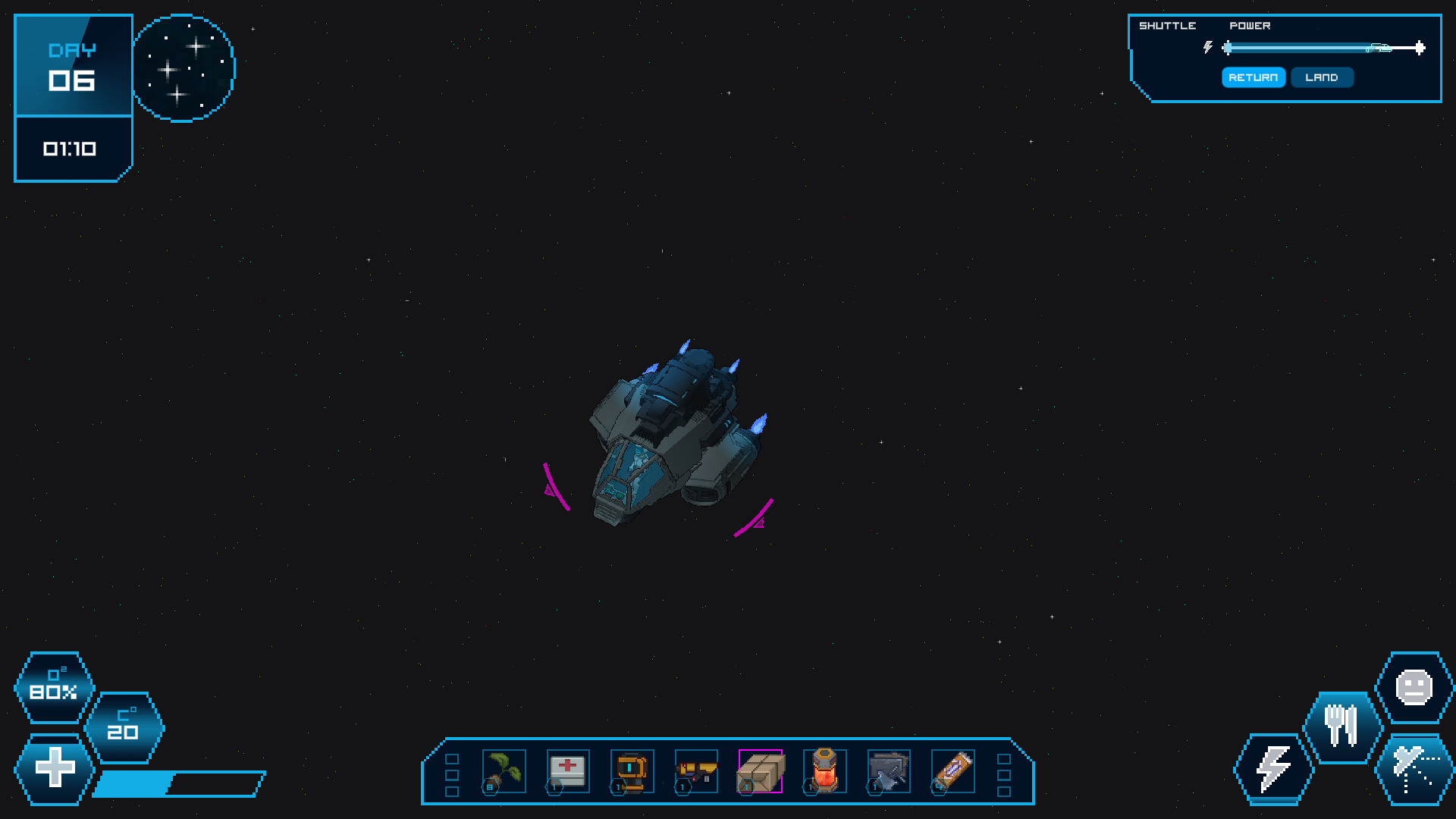The width and height of the screenshot is (1456, 819).
Task: Select the blaster weapon in the hotbar
Action: [x=695, y=770]
